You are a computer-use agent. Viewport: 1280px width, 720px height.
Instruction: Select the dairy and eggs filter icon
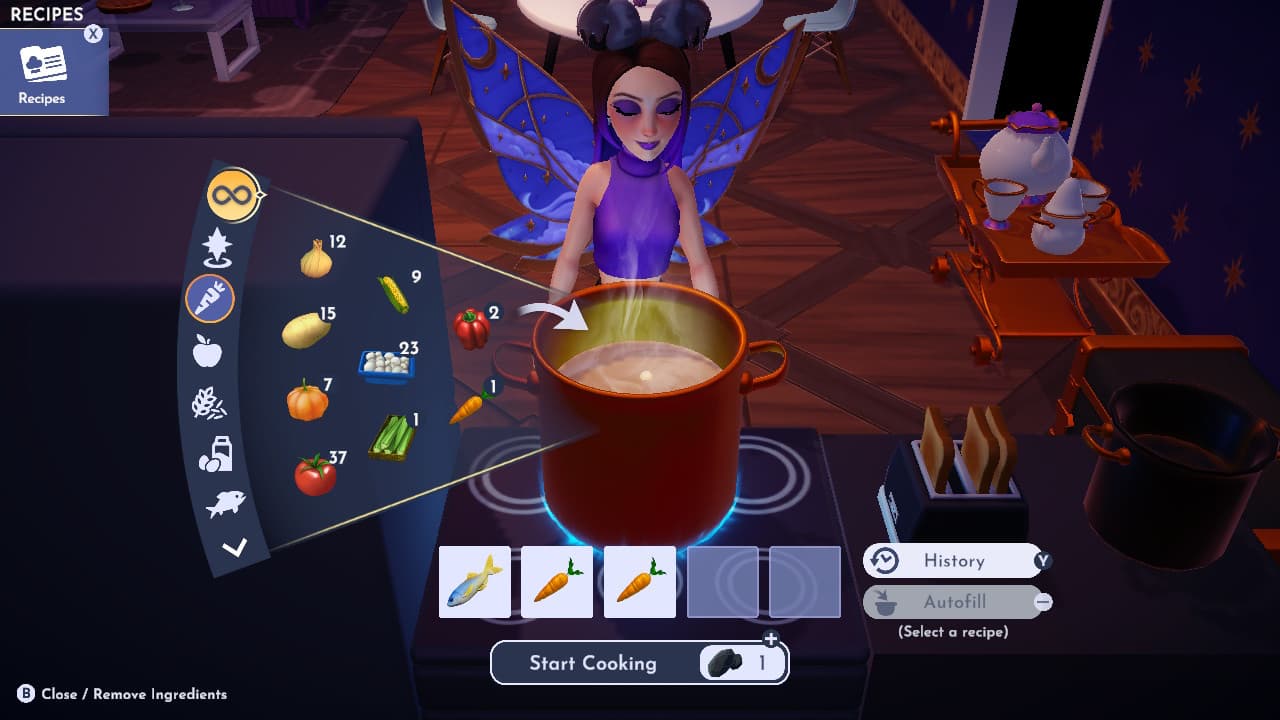(x=215, y=452)
